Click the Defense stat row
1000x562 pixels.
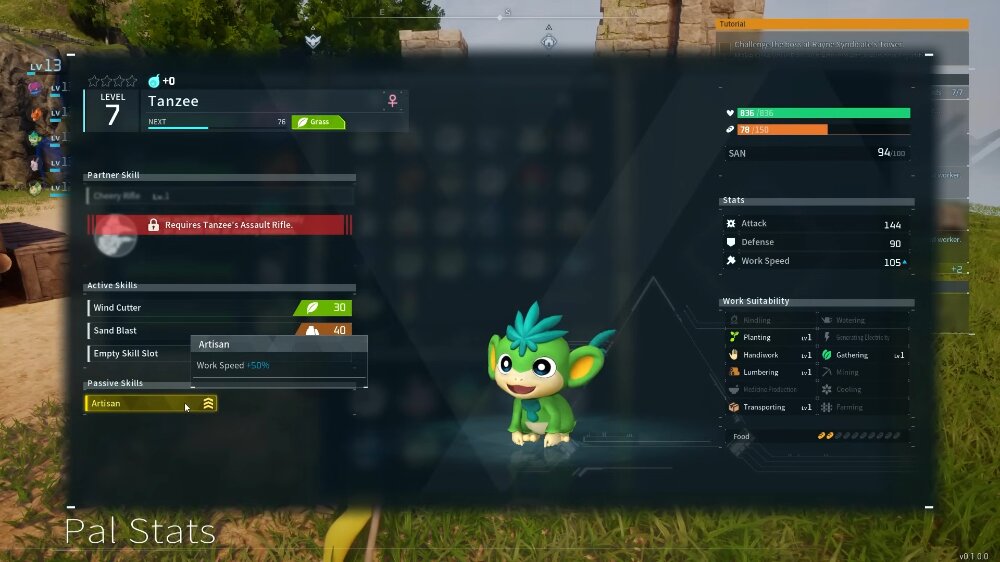pos(815,243)
